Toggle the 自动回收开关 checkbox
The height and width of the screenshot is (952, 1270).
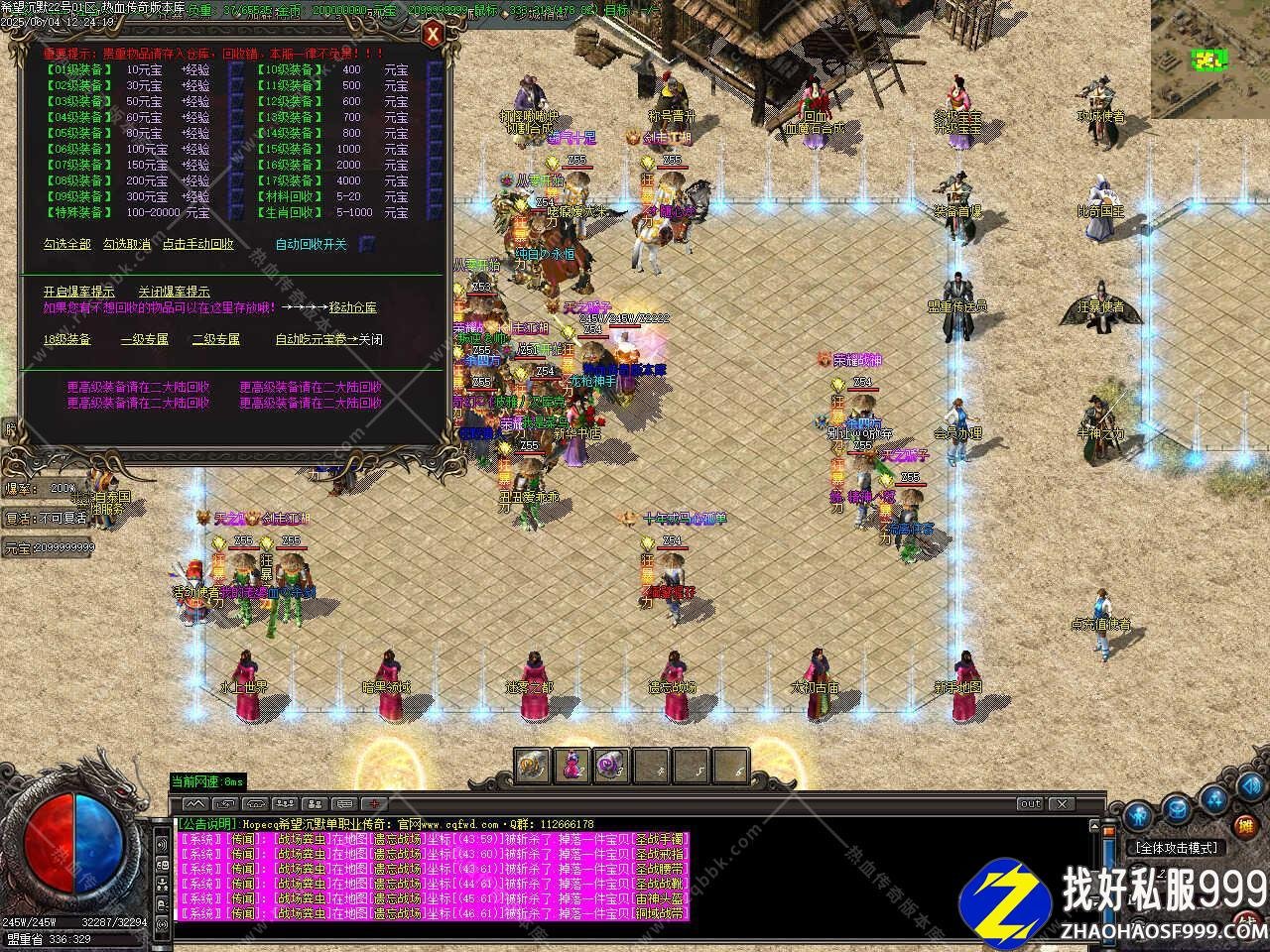[366, 244]
